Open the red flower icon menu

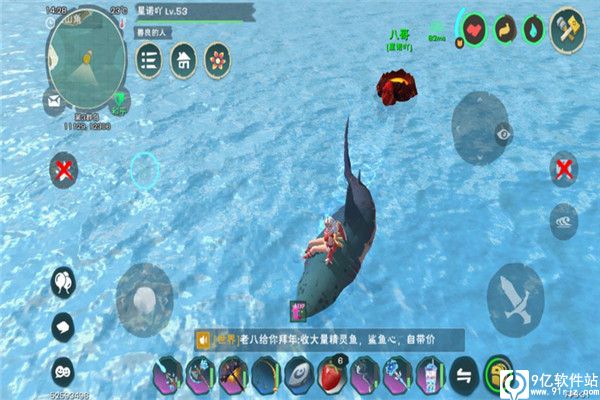point(216,60)
